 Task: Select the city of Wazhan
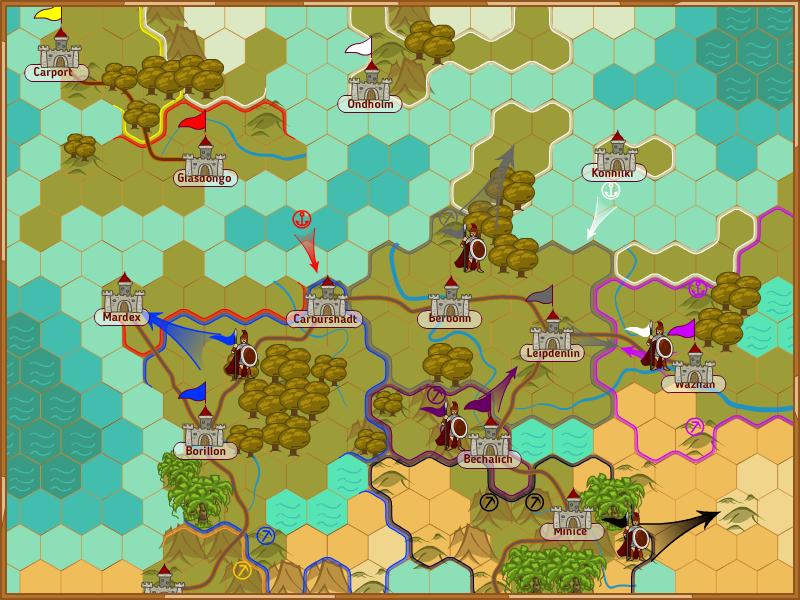(692, 365)
